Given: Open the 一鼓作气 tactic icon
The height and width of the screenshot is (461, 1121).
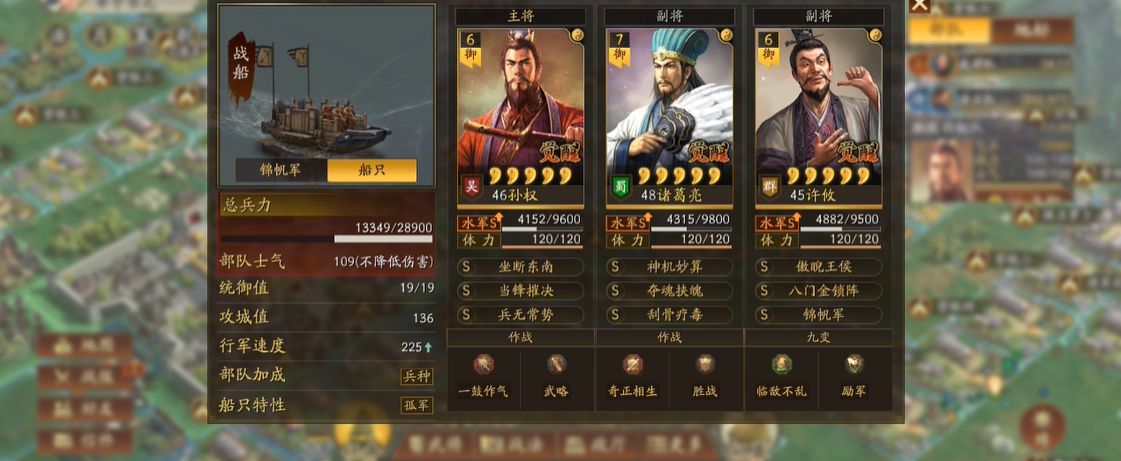Looking at the screenshot, I should point(483,366).
